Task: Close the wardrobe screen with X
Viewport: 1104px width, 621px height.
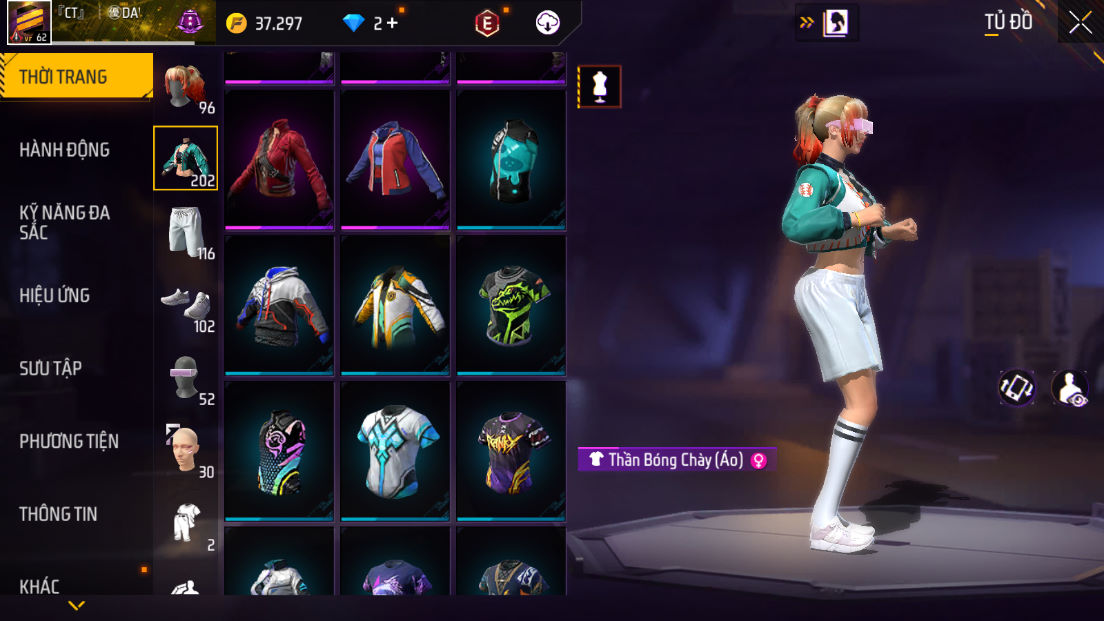Action: click(x=1080, y=22)
